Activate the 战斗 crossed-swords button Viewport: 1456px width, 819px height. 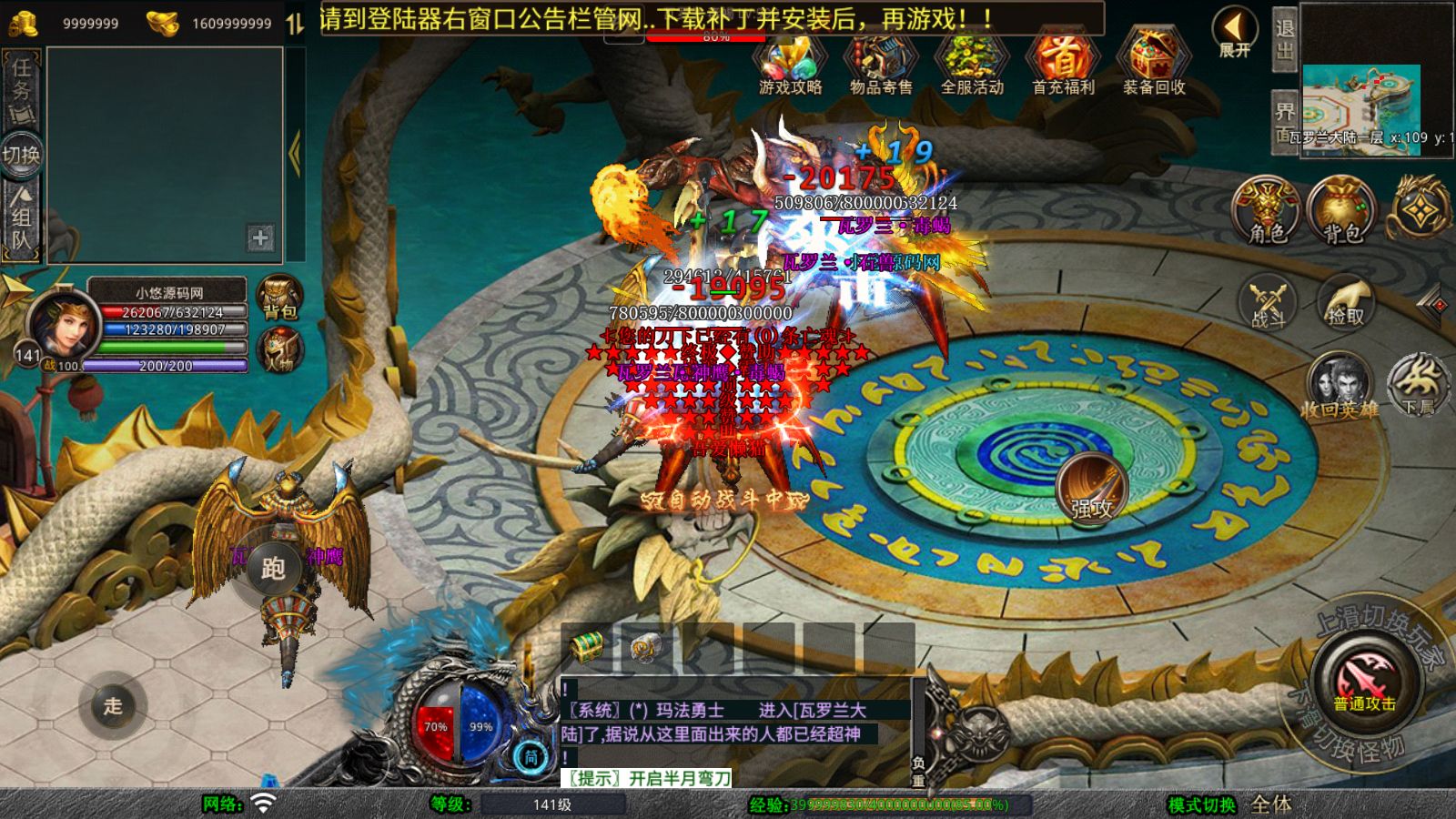[x=1268, y=302]
